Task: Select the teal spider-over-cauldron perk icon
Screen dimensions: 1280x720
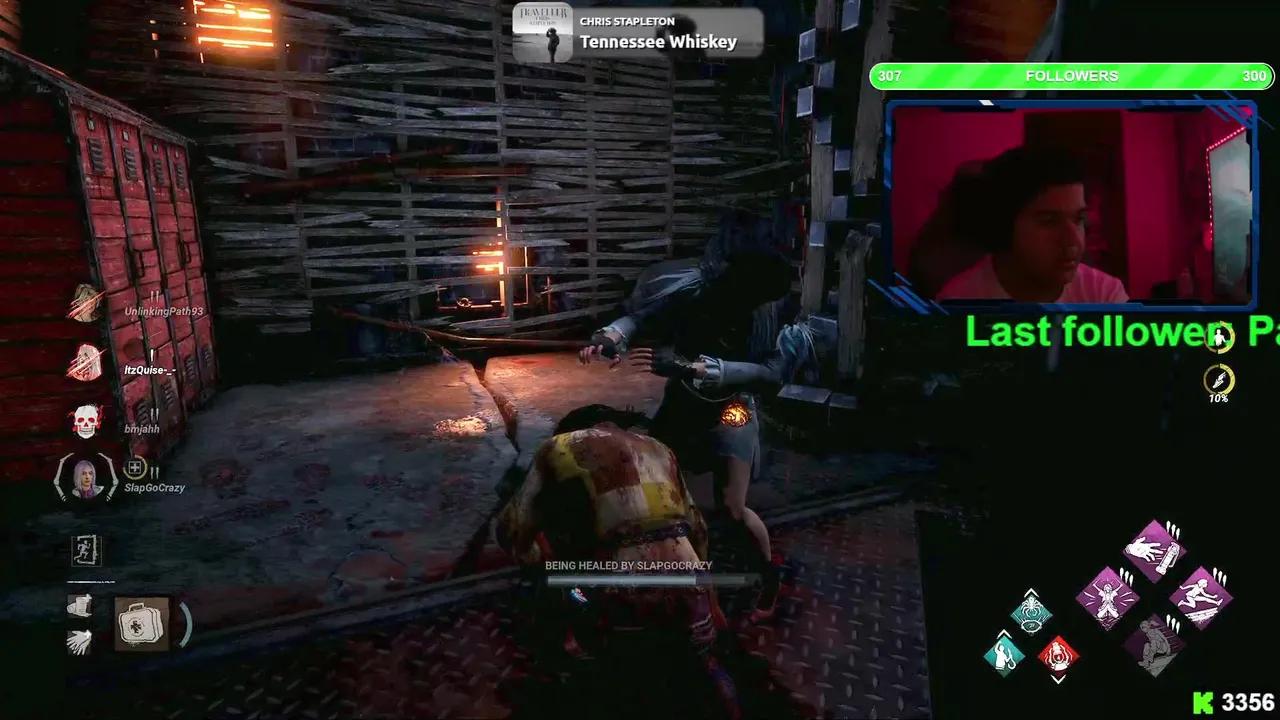Action: click(1032, 613)
